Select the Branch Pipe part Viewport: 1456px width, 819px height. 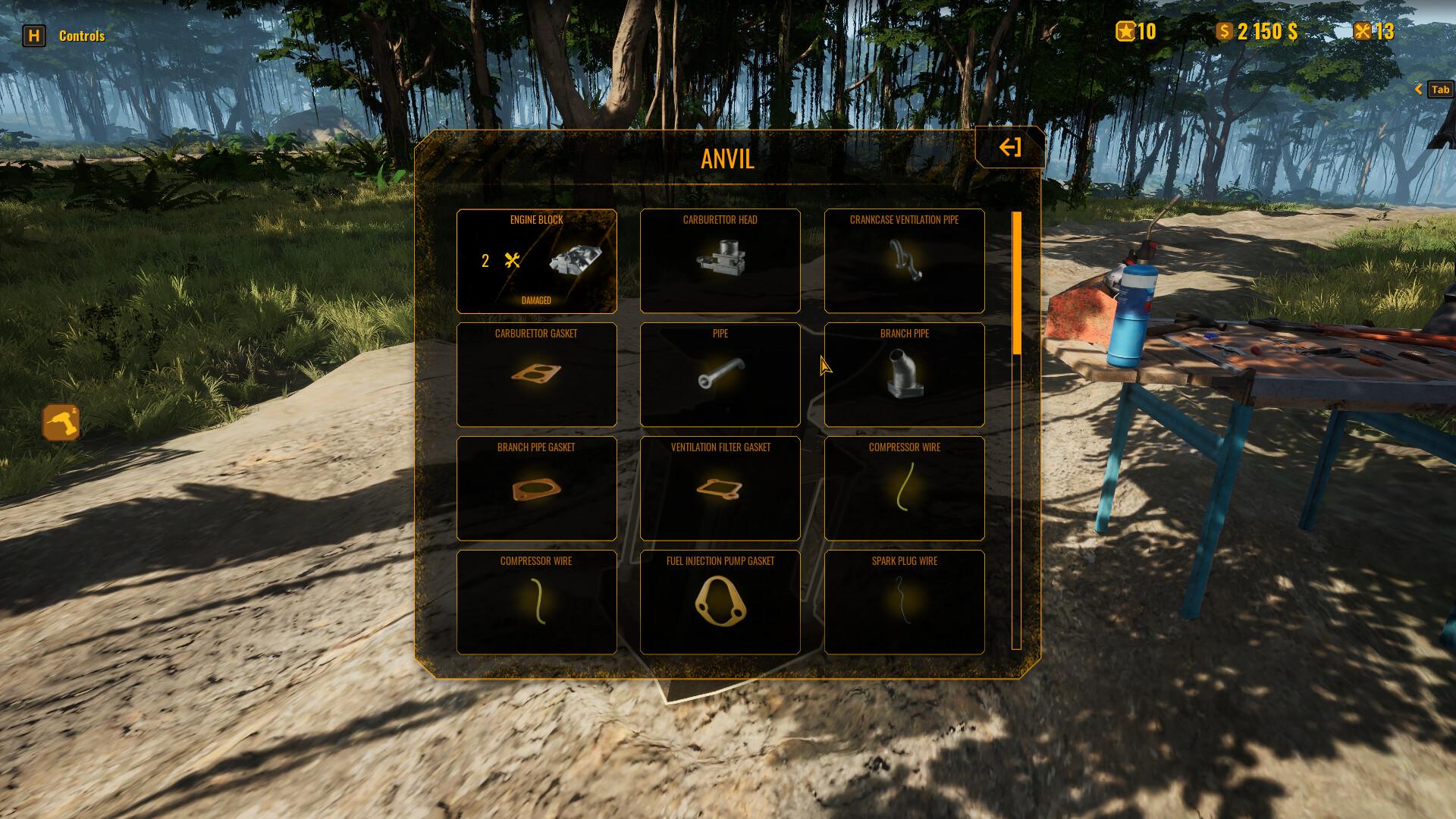point(904,375)
